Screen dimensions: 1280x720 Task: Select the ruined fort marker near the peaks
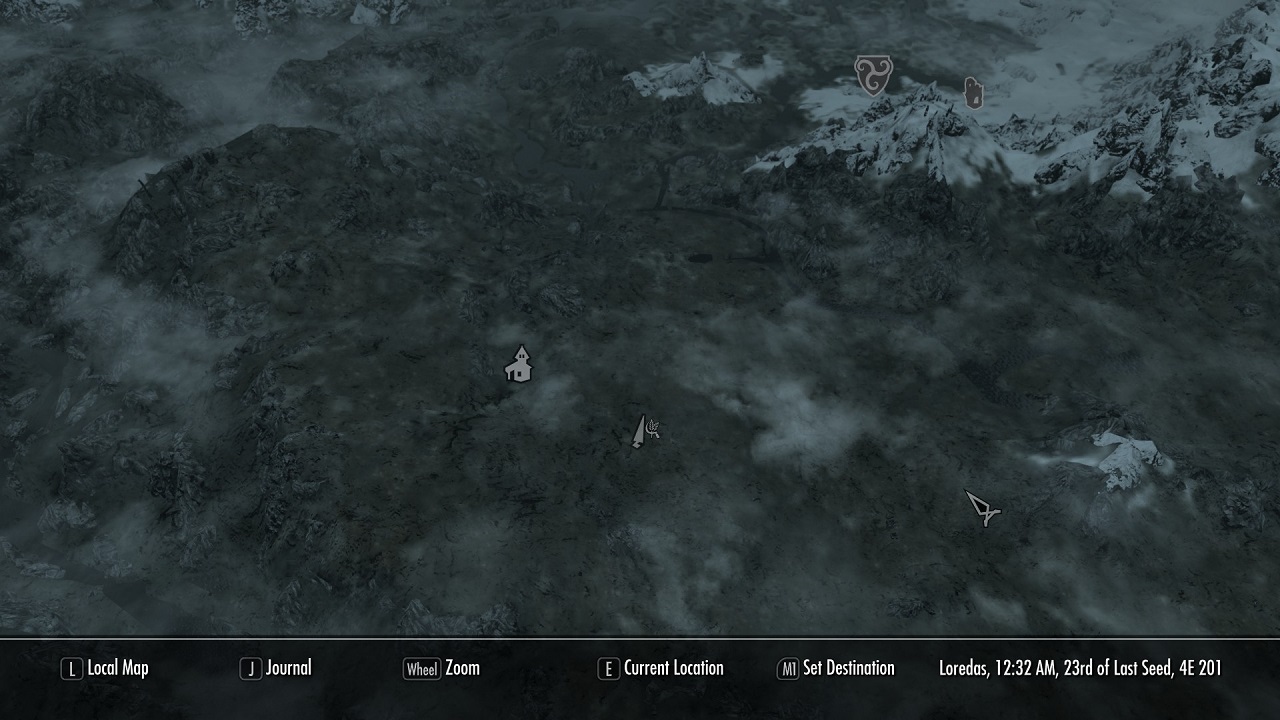click(971, 91)
